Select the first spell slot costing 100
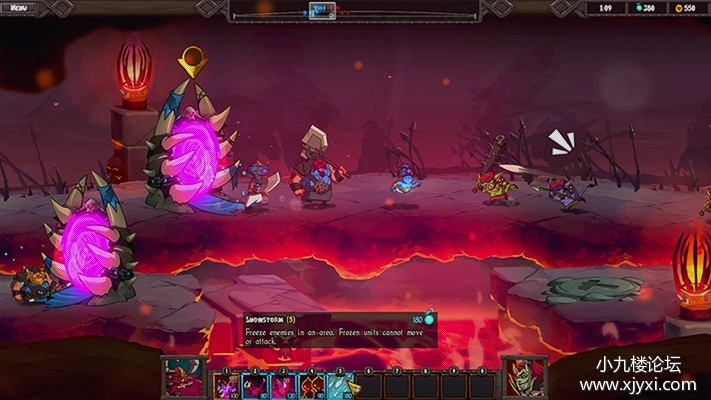This screenshot has height=400, width=711. click(226, 384)
